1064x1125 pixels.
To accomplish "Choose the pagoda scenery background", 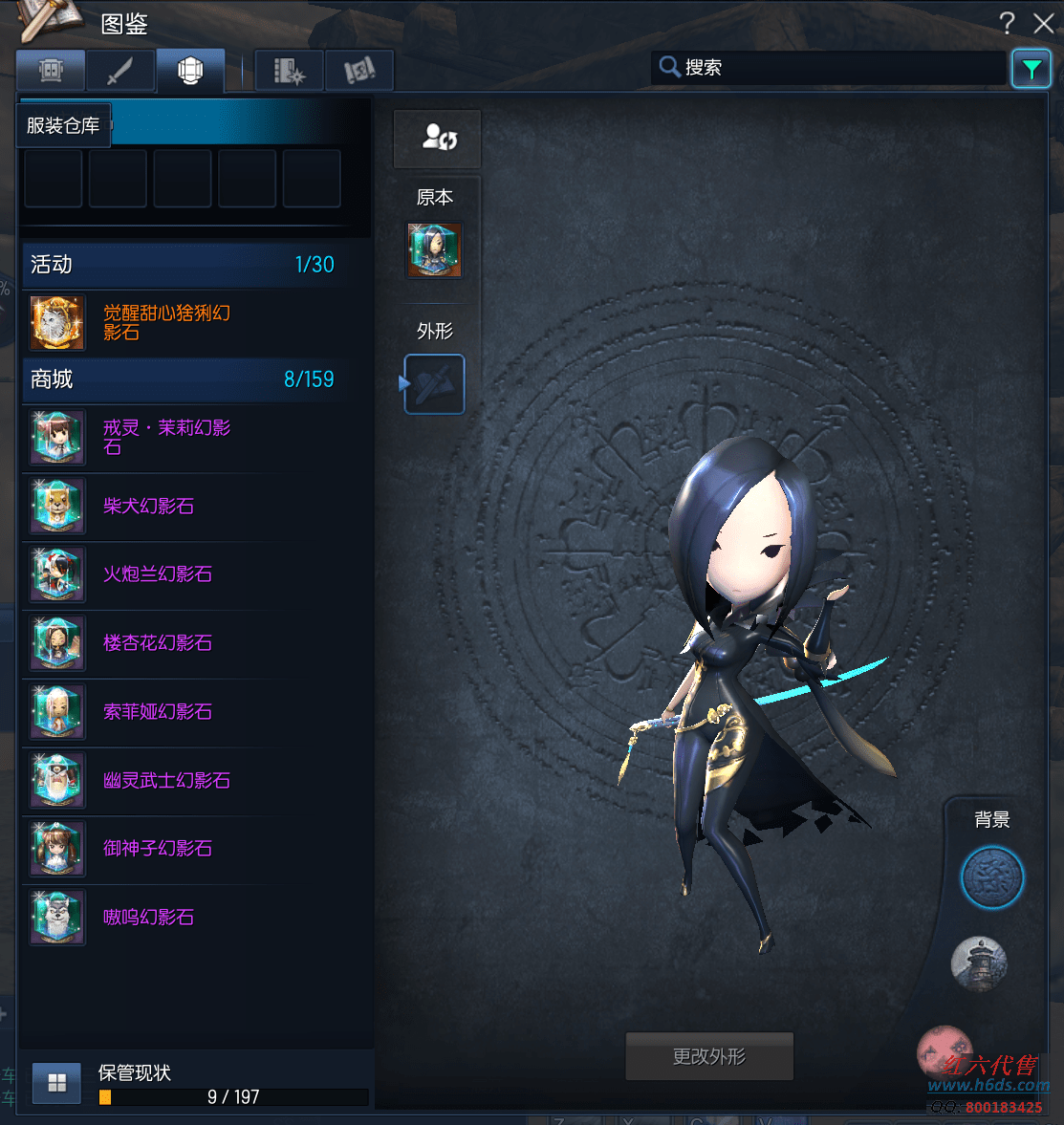I will click(979, 963).
